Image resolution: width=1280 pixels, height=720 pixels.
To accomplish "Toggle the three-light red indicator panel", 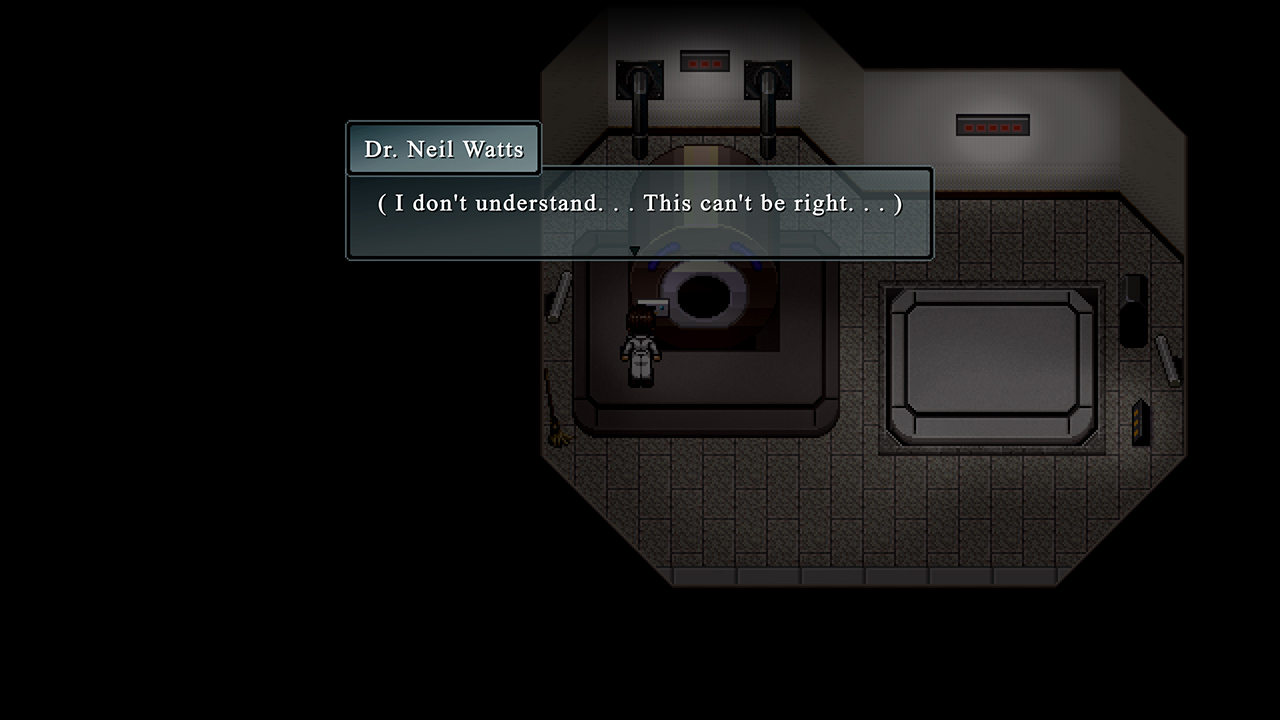I will click(705, 62).
